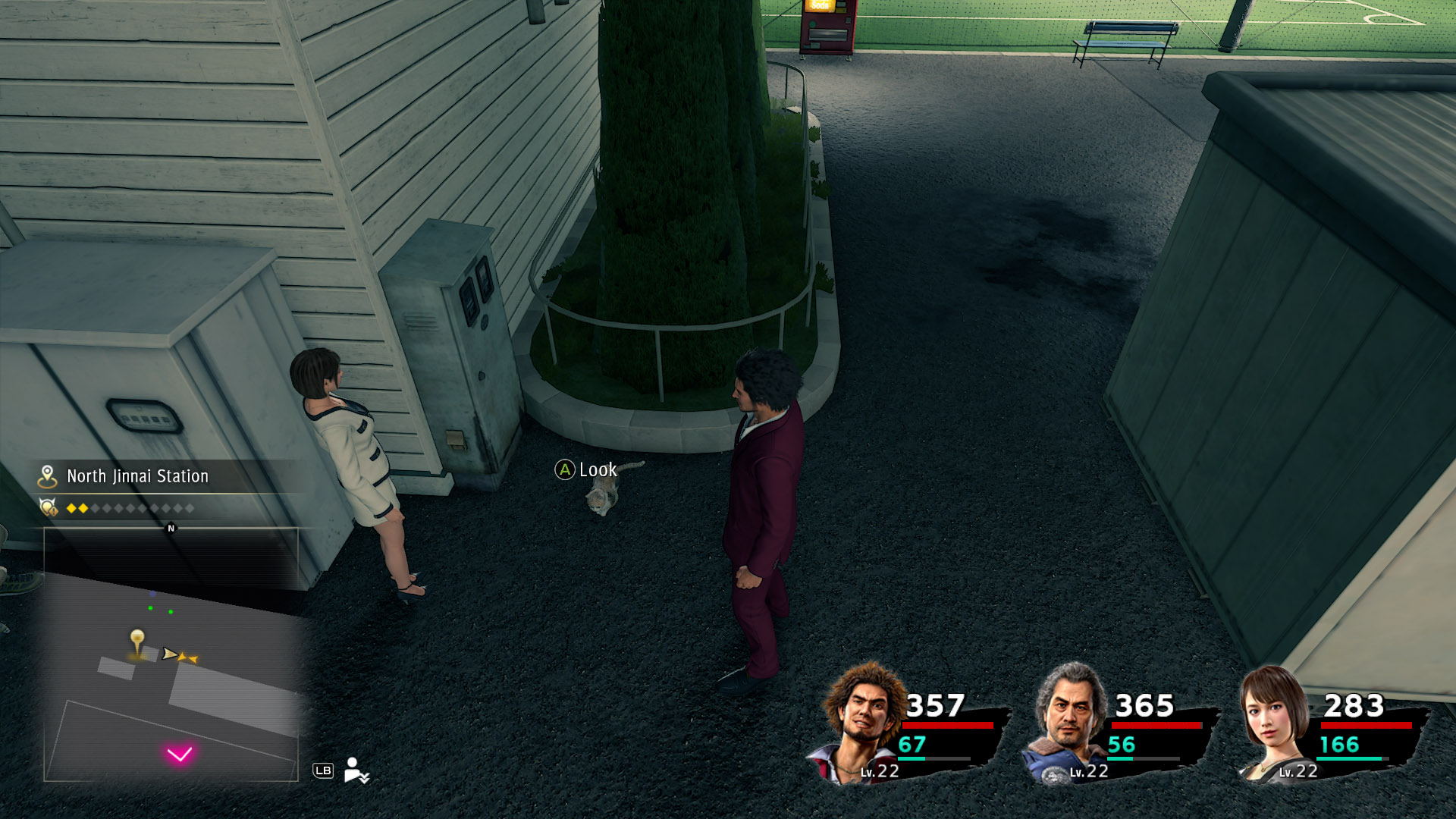Toggle the second yellow diamond indicator
This screenshot has width=1456, height=819.
83,508
